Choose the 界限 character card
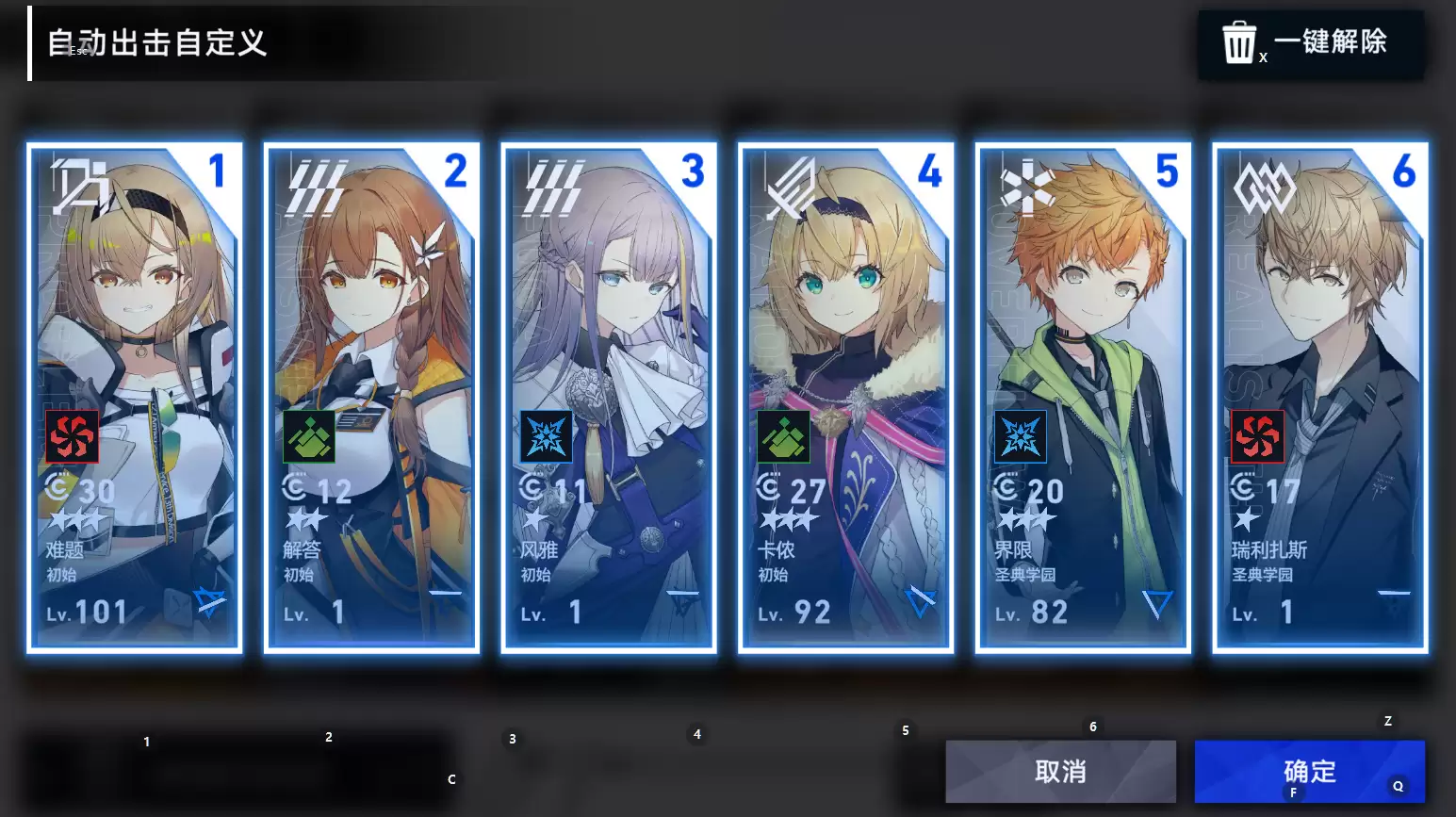 (1083, 397)
